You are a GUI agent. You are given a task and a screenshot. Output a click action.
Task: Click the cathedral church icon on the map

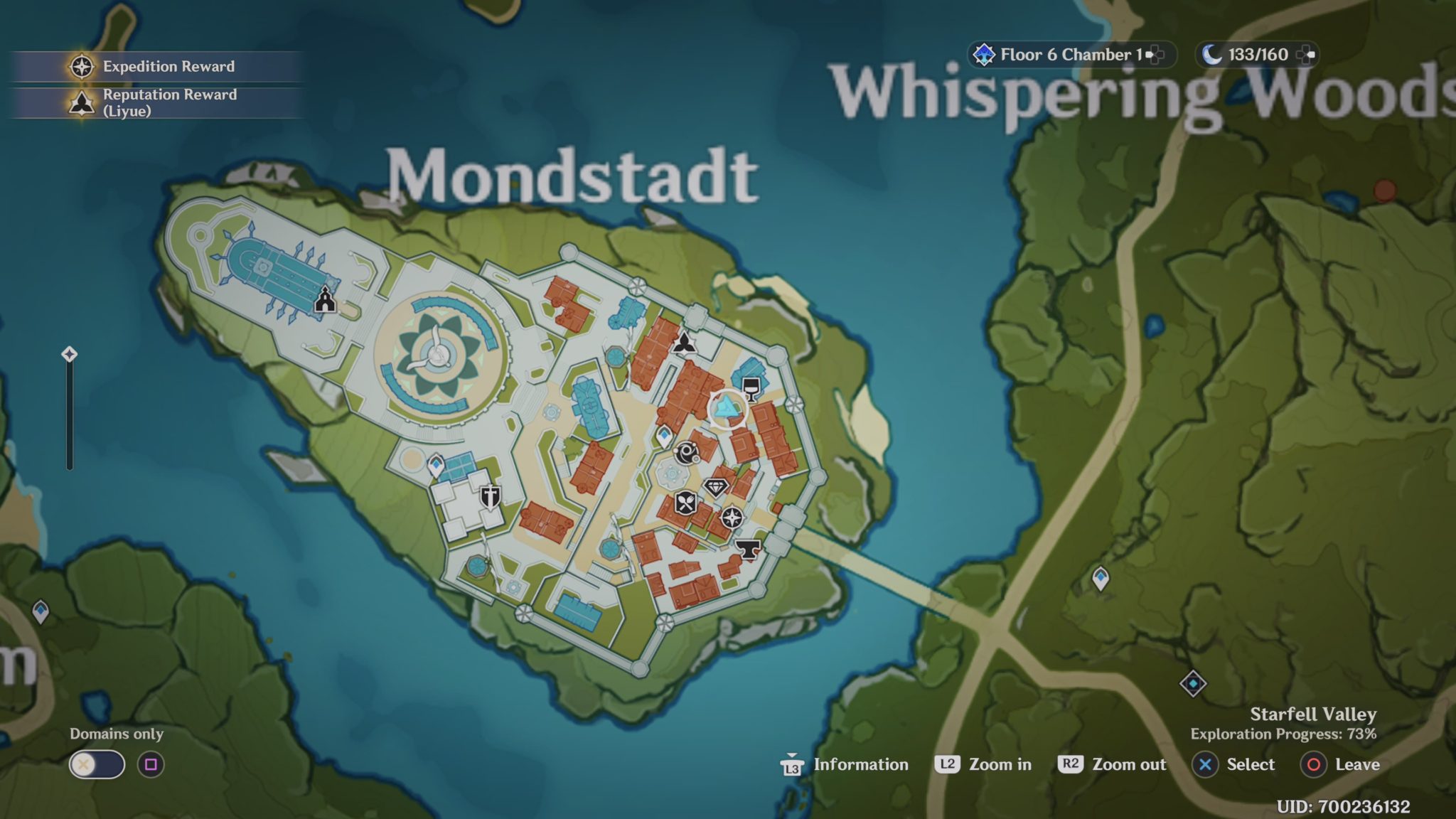tap(325, 299)
